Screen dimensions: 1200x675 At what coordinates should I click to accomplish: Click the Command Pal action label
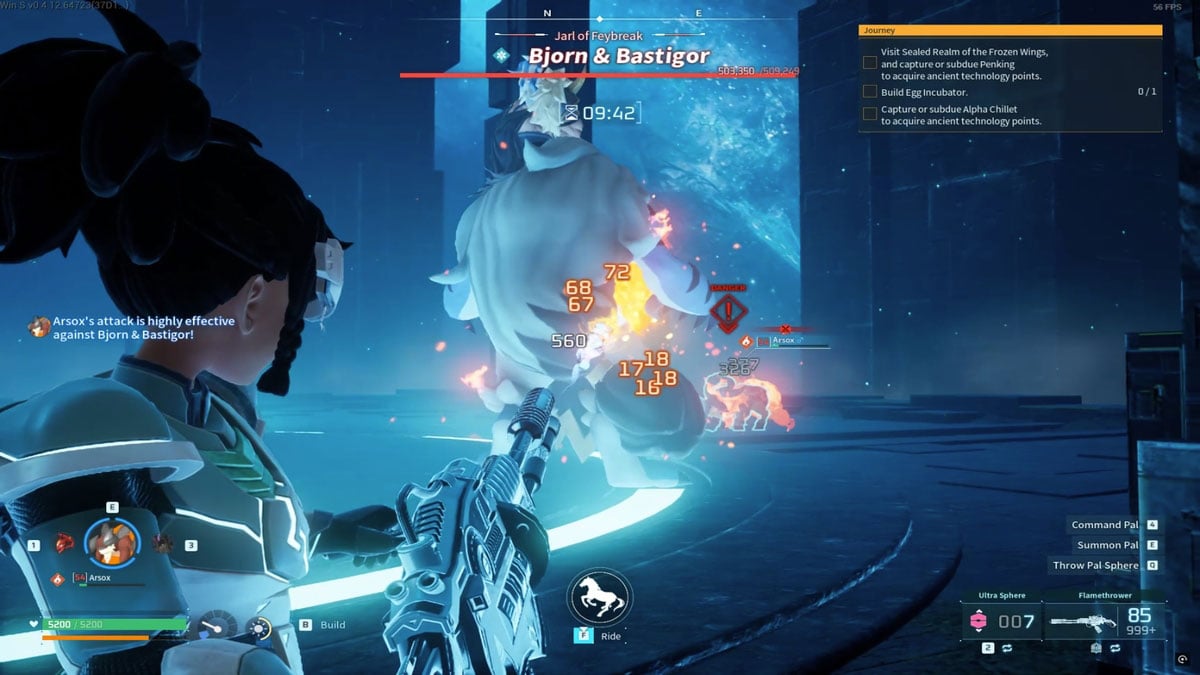[x=1105, y=525]
